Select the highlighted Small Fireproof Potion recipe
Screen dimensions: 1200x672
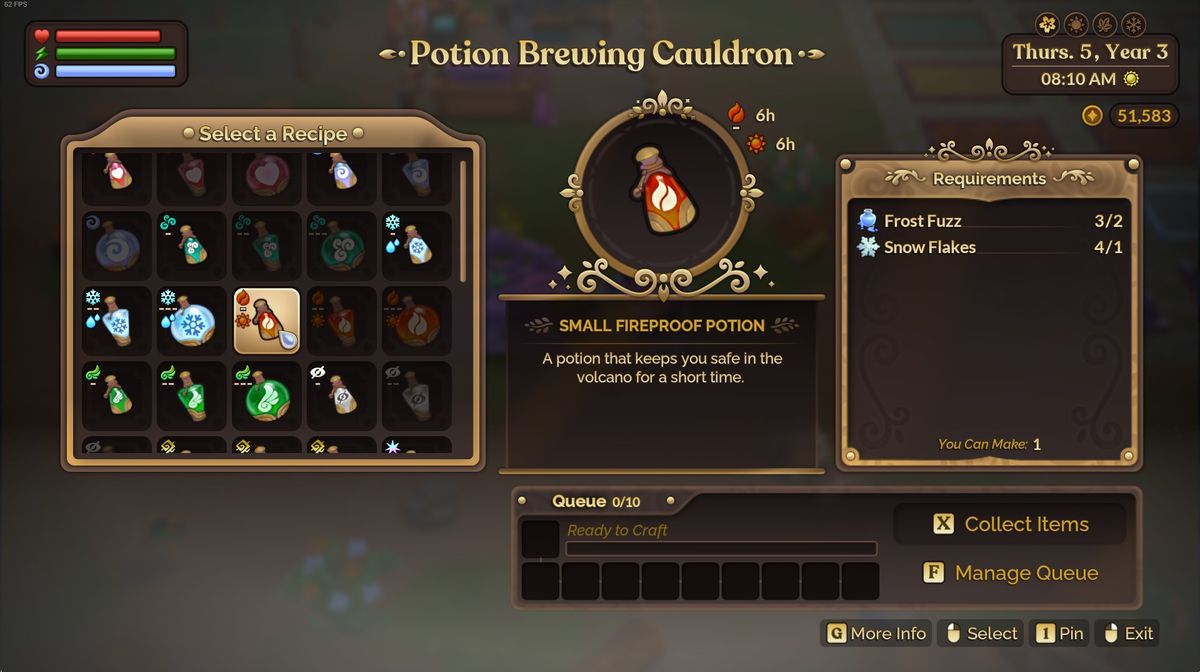tap(266, 321)
